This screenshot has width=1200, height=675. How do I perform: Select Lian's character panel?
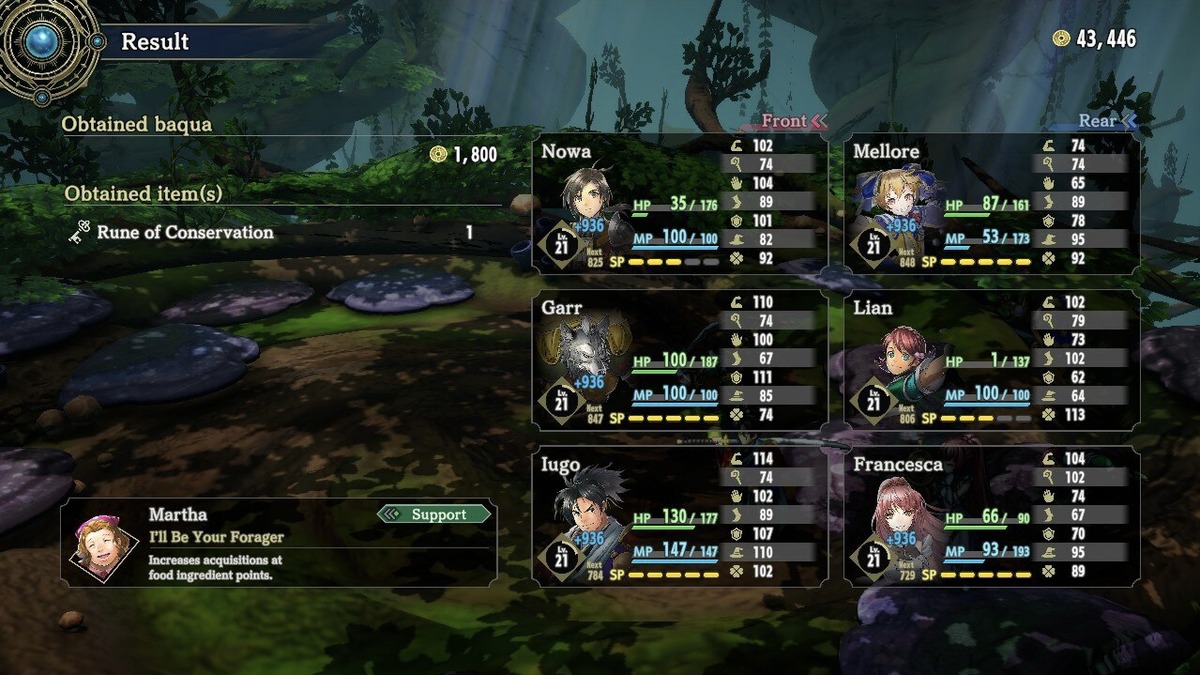click(x=992, y=361)
